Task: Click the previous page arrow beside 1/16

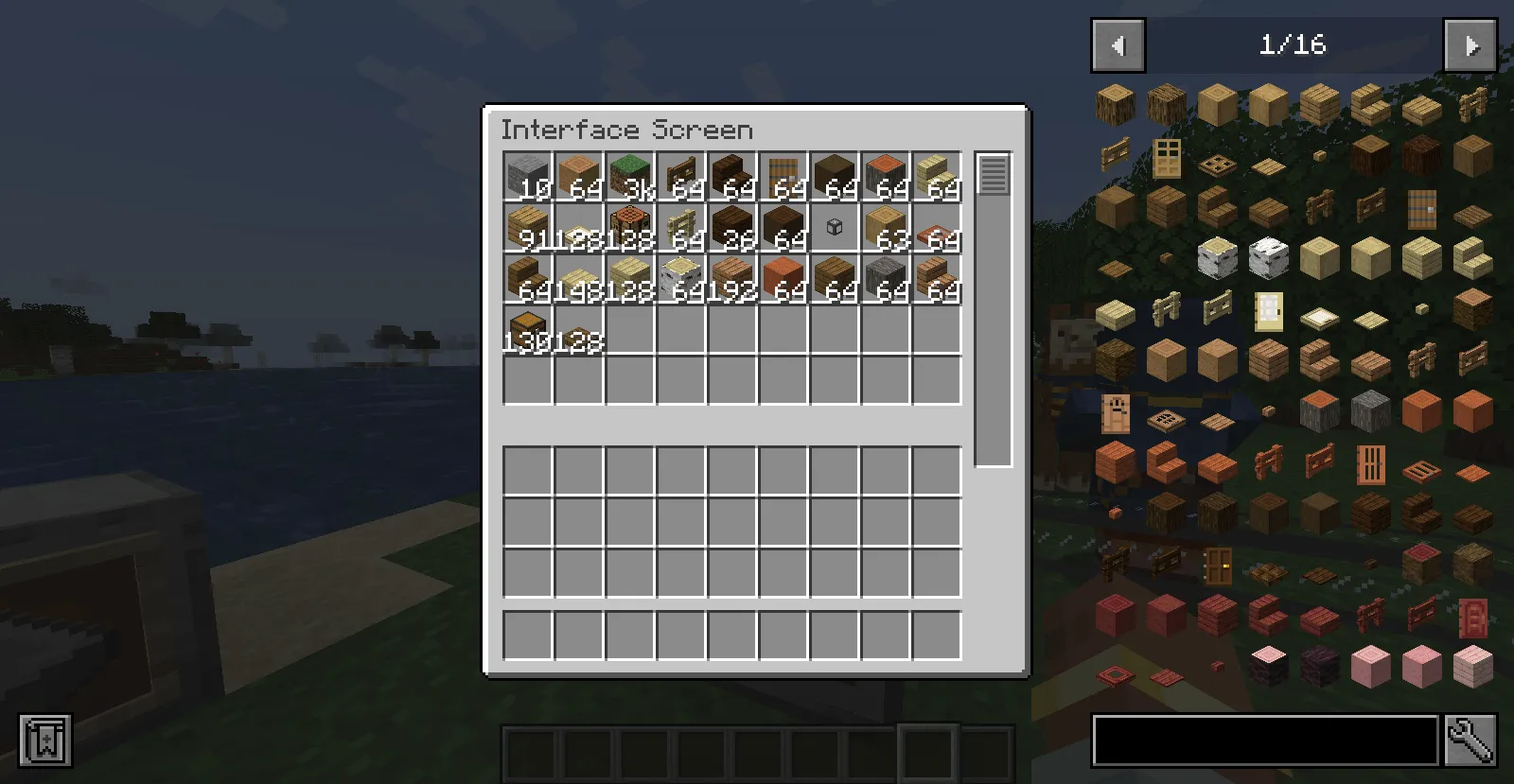Action: pos(1118,44)
